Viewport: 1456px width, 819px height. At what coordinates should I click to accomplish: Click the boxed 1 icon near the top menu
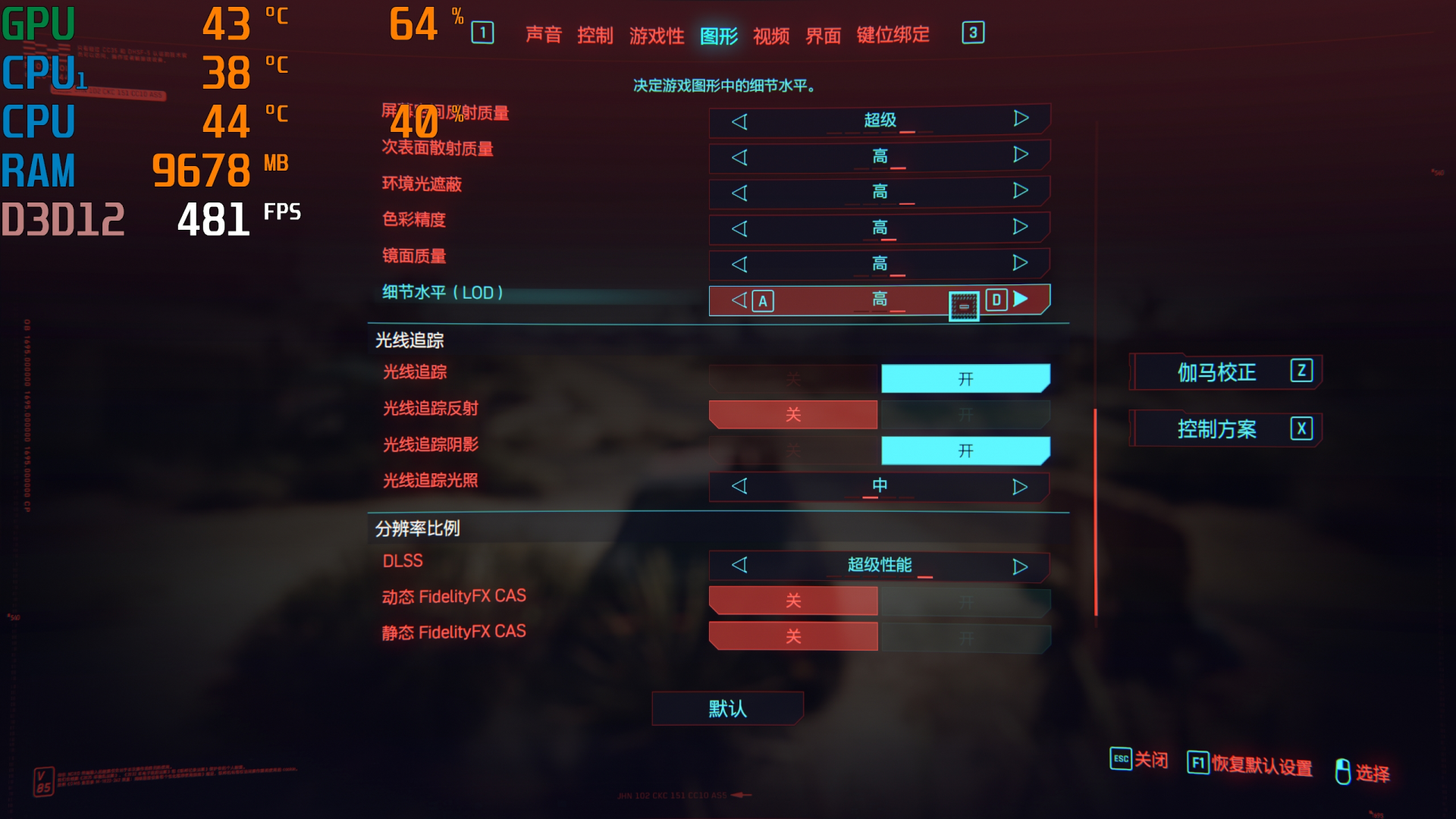(x=483, y=33)
